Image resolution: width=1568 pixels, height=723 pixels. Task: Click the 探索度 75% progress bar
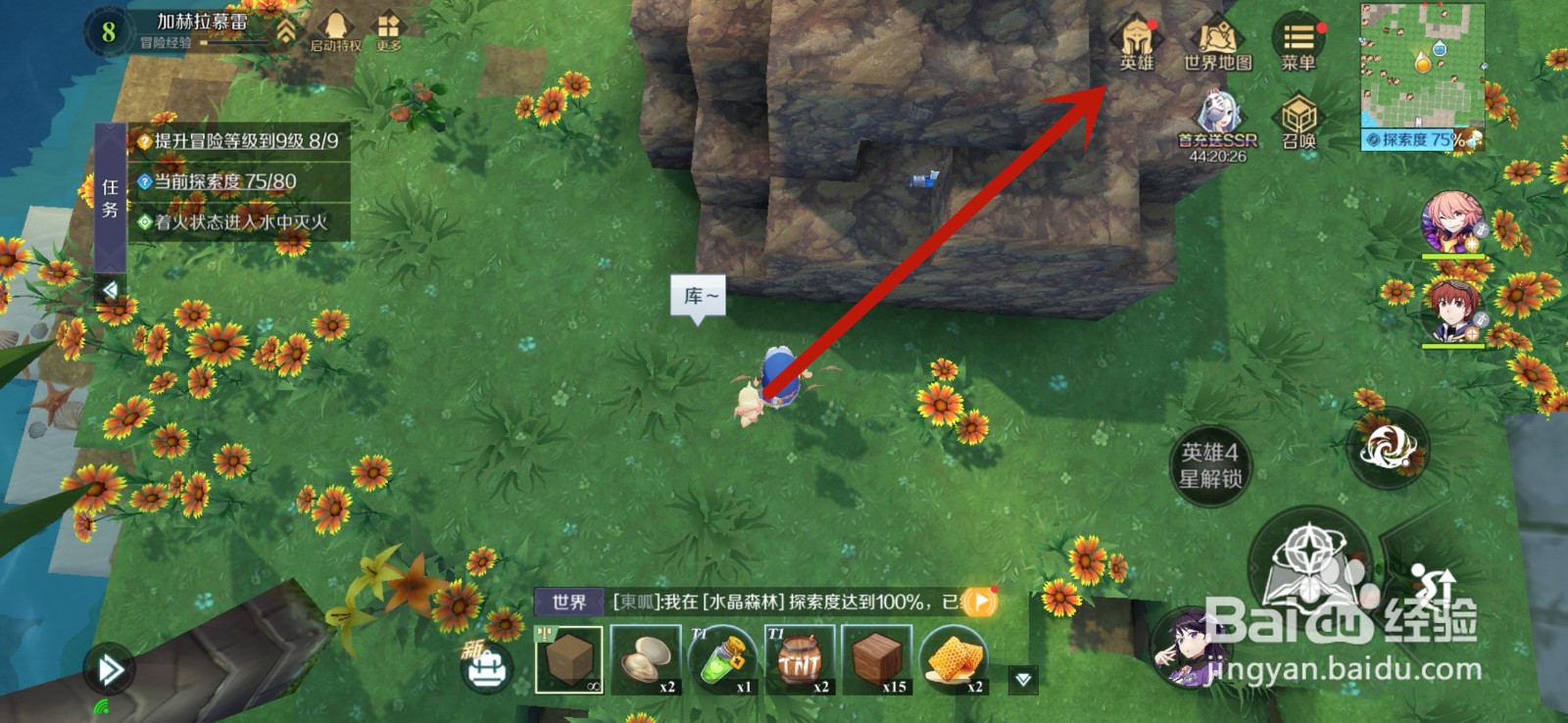pyautogui.click(x=1411, y=137)
